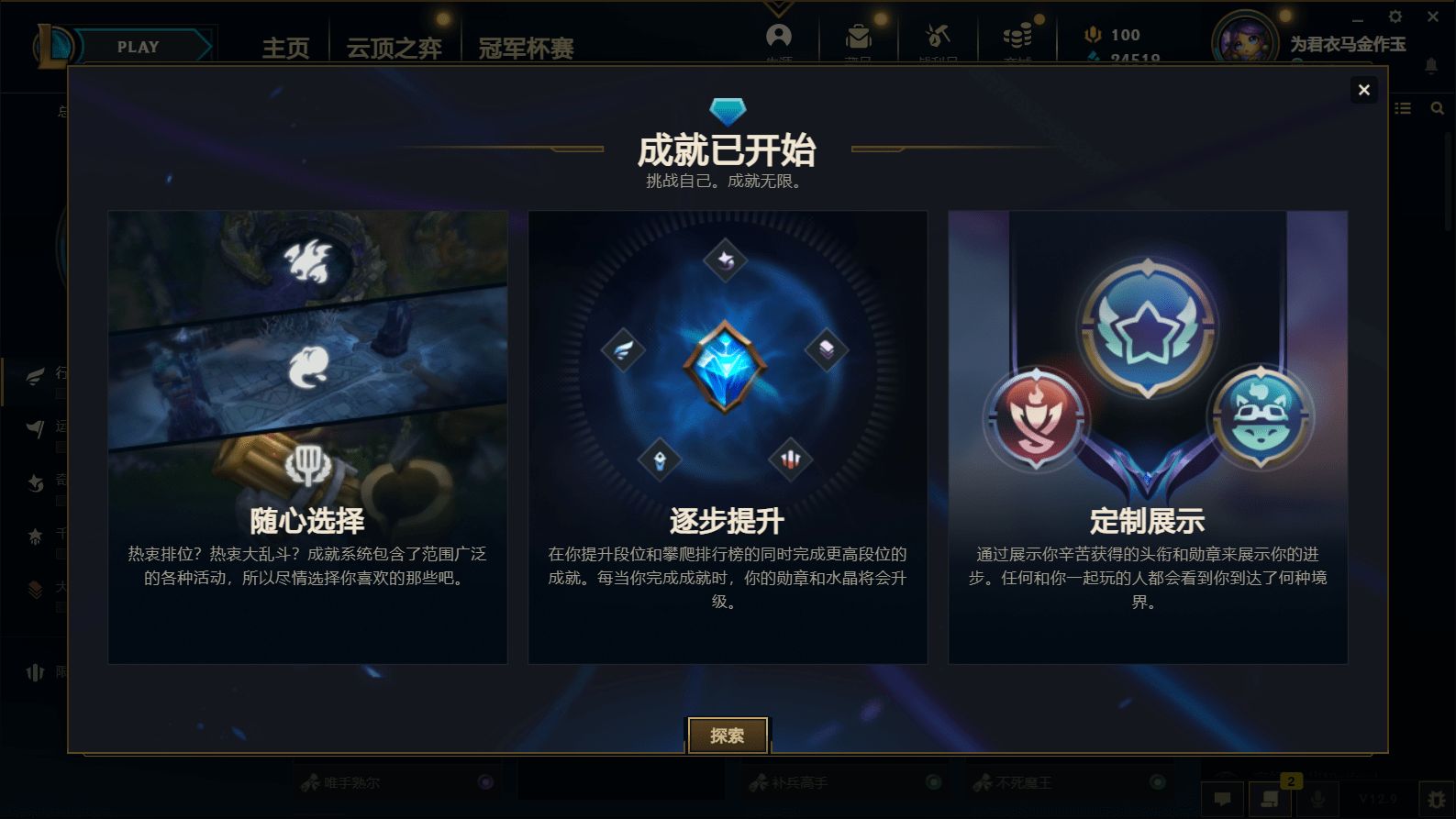1456x819 pixels.
Task: Open the 主页 menu item
Action: (285, 47)
